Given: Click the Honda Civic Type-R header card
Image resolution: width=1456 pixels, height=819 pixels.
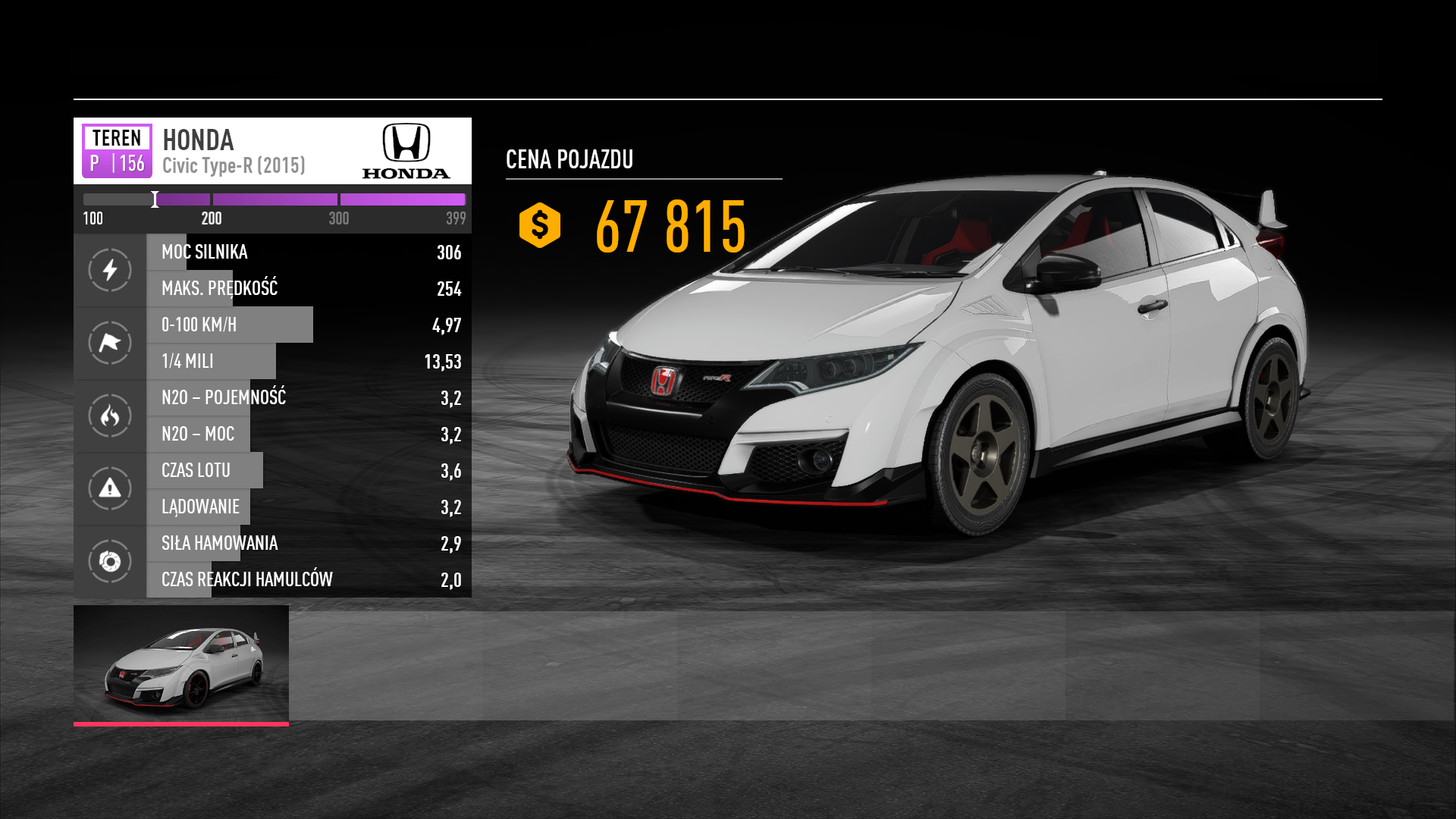Looking at the screenshot, I should (272, 151).
